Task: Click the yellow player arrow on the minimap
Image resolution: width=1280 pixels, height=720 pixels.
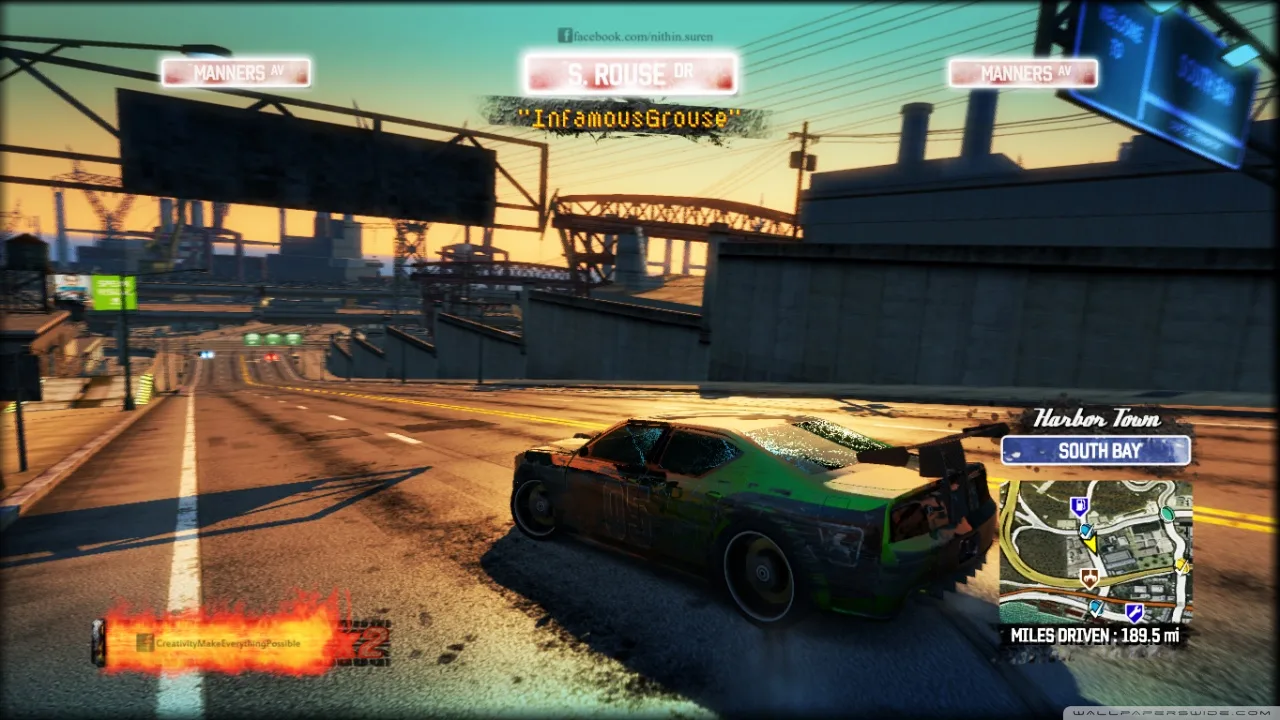Action: tap(1092, 544)
